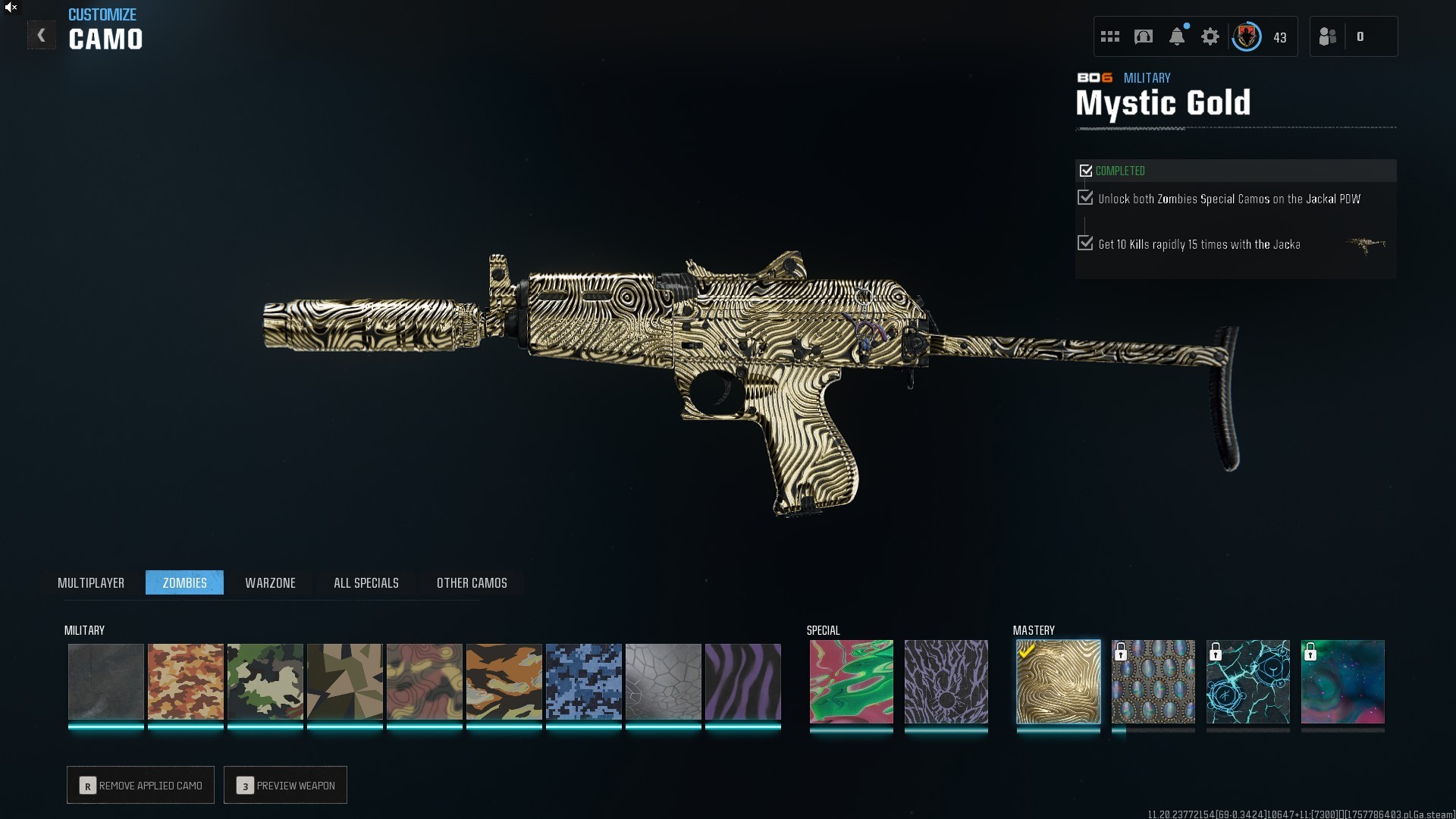
Task: Open the social friends party icon
Action: pyautogui.click(x=1328, y=36)
